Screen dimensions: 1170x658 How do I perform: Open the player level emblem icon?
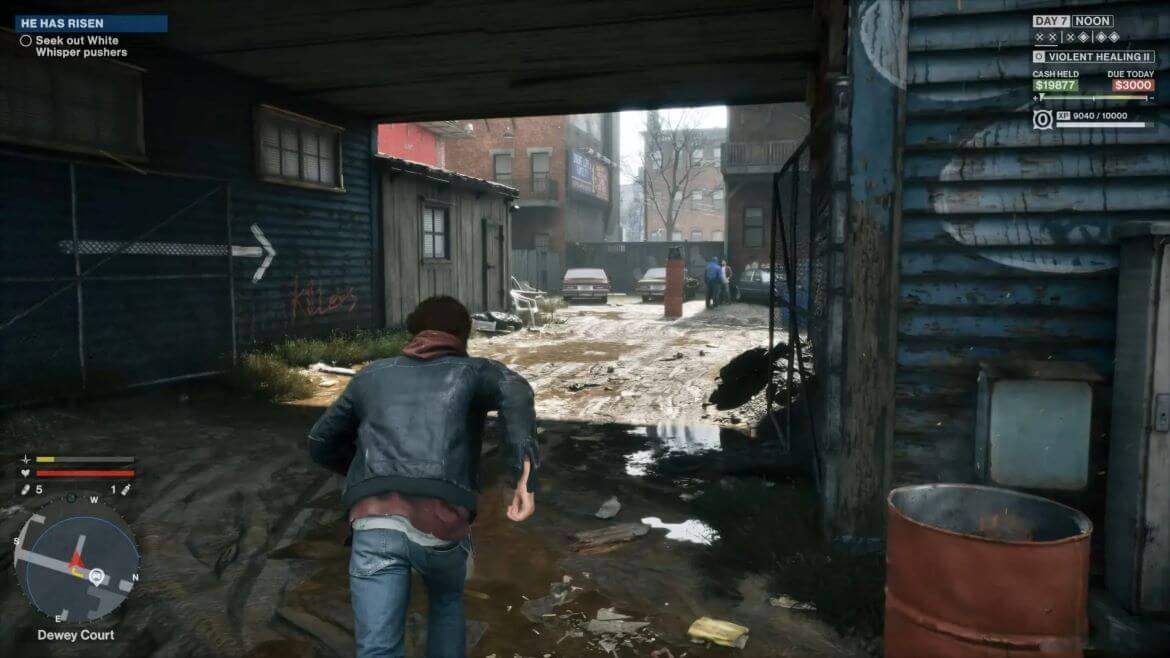click(x=1043, y=119)
